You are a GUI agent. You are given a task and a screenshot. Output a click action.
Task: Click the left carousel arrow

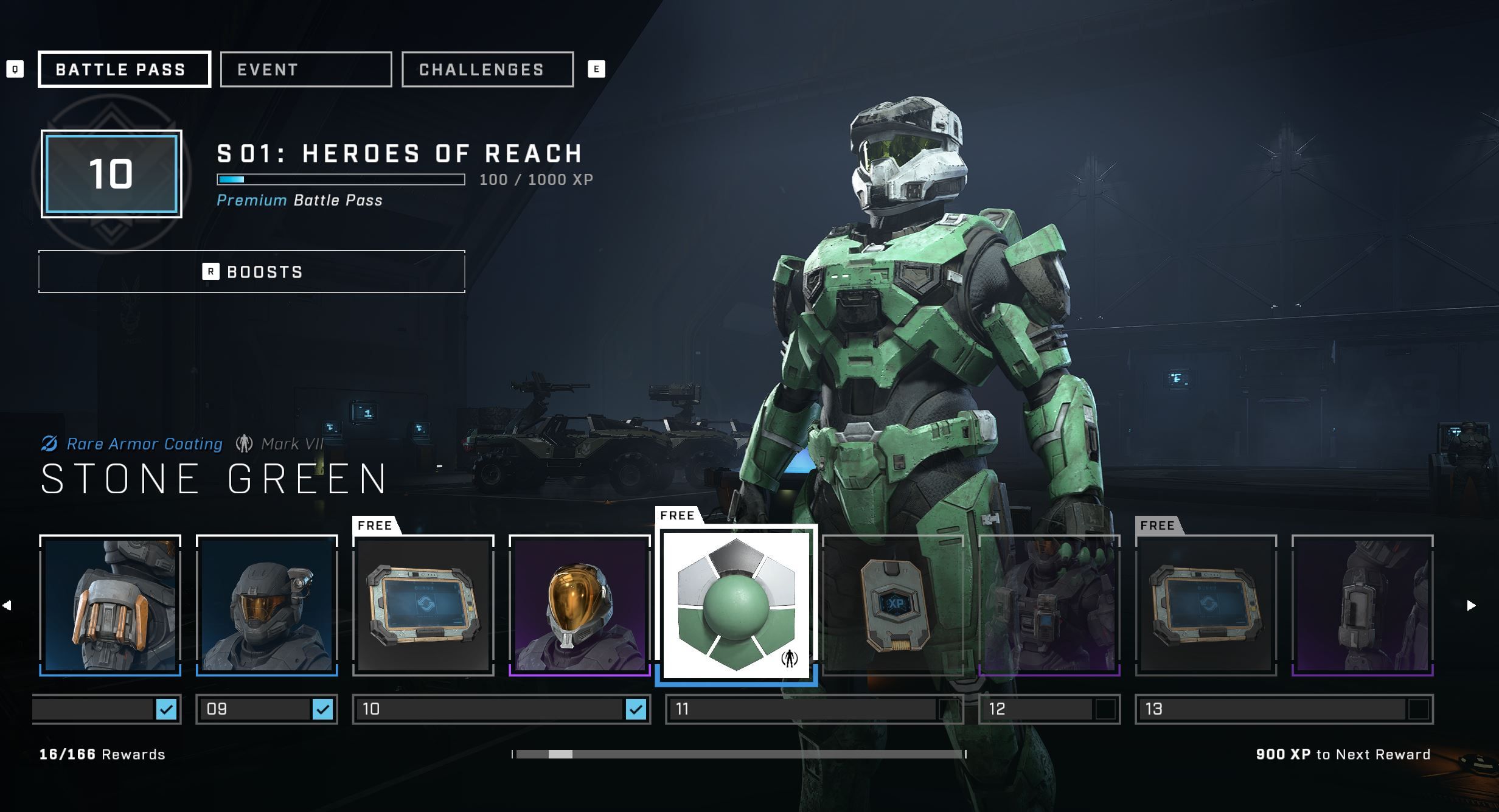(7, 604)
